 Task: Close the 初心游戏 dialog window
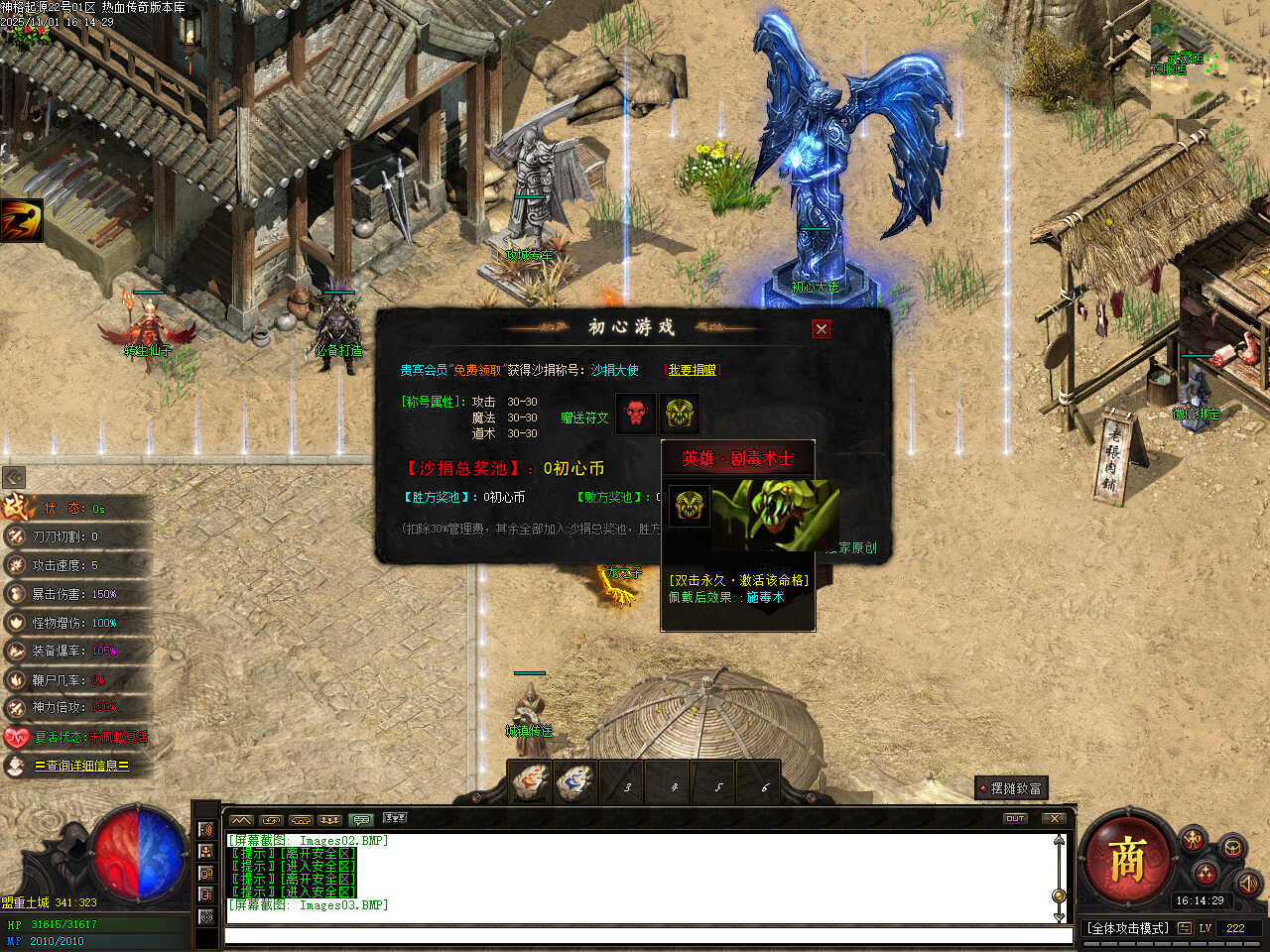(821, 329)
